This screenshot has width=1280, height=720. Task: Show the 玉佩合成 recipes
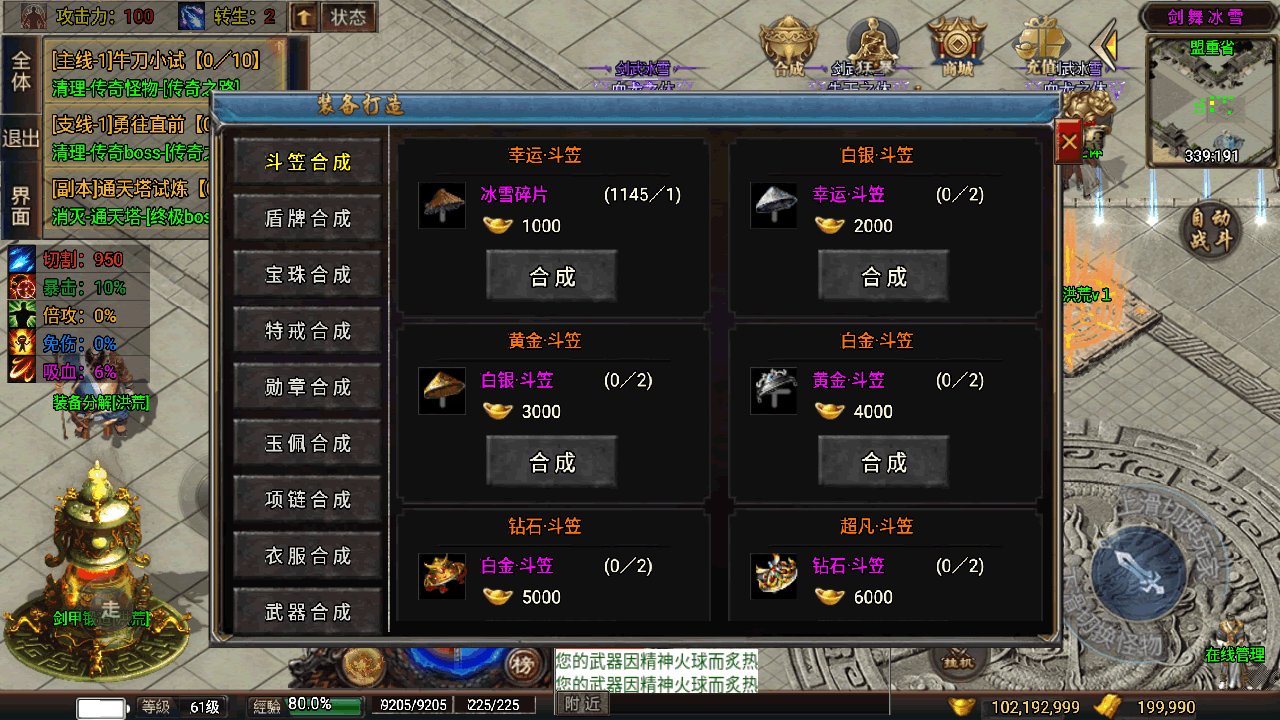(308, 443)
